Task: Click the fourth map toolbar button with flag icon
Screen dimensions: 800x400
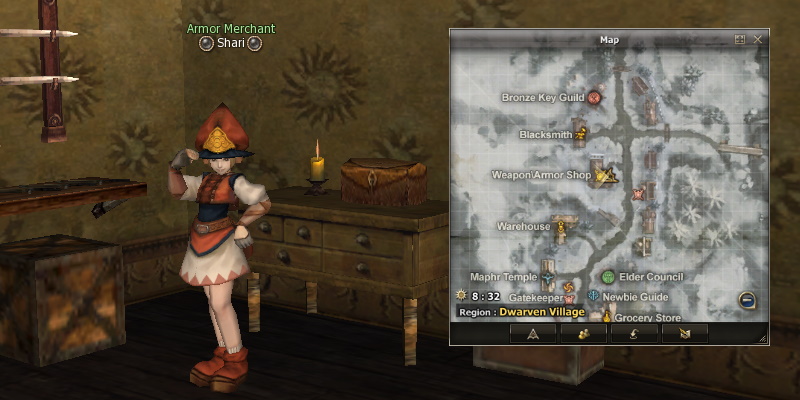Action: [x=685, y=334]
